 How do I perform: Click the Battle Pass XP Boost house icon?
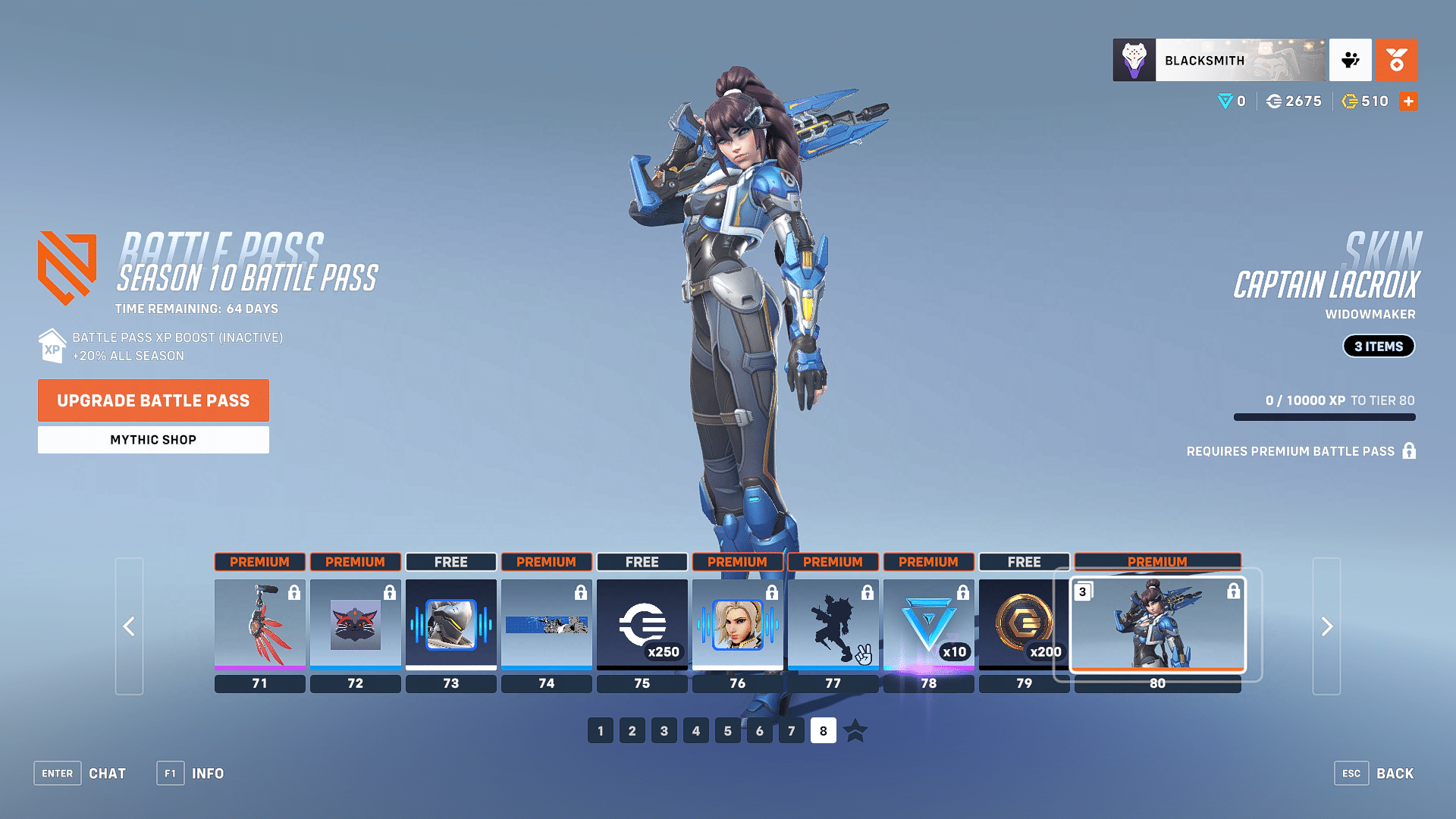click(x=52, y=346)
